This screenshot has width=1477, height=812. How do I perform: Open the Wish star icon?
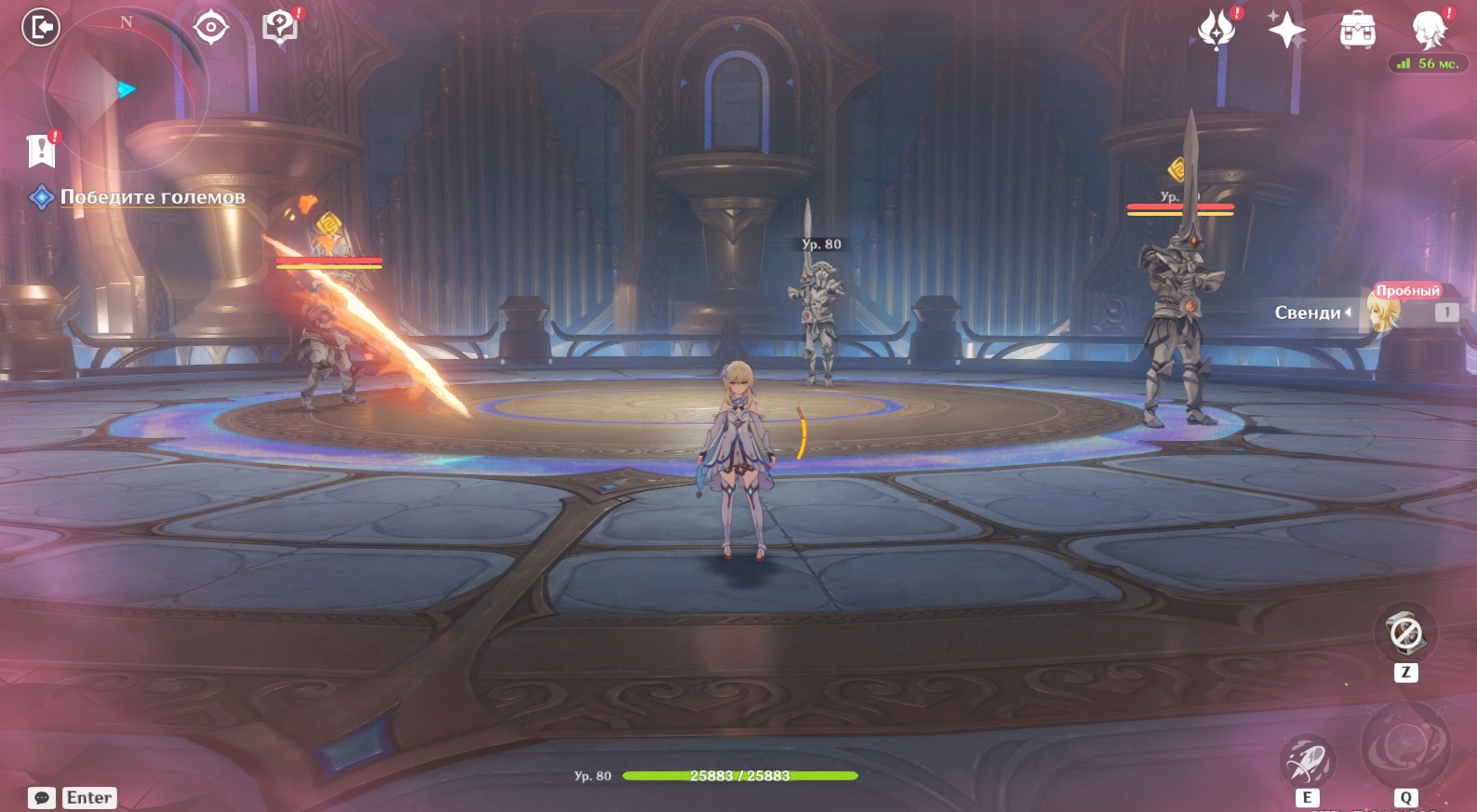(x=1287, y=30)
